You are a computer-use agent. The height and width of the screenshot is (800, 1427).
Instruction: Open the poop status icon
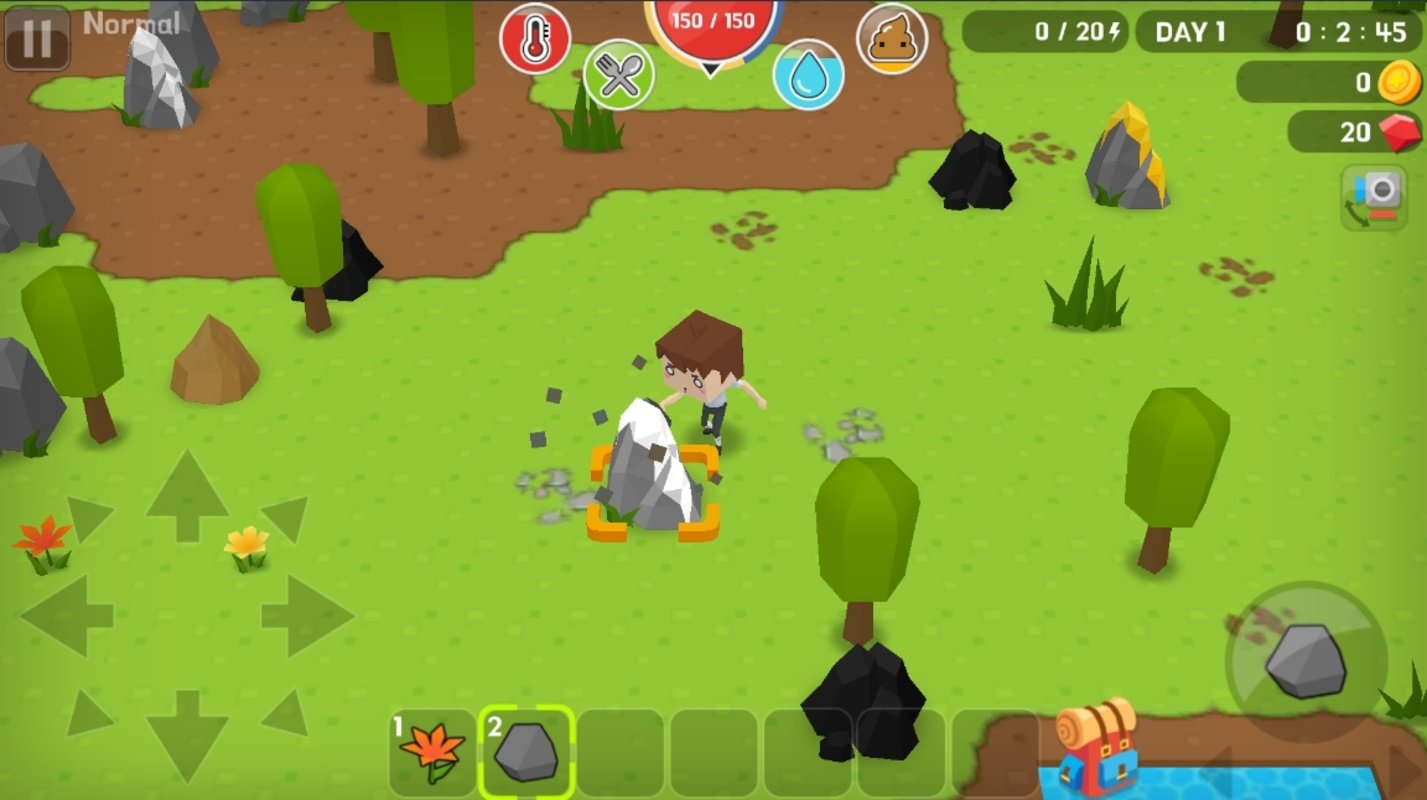tap(892, 39)
